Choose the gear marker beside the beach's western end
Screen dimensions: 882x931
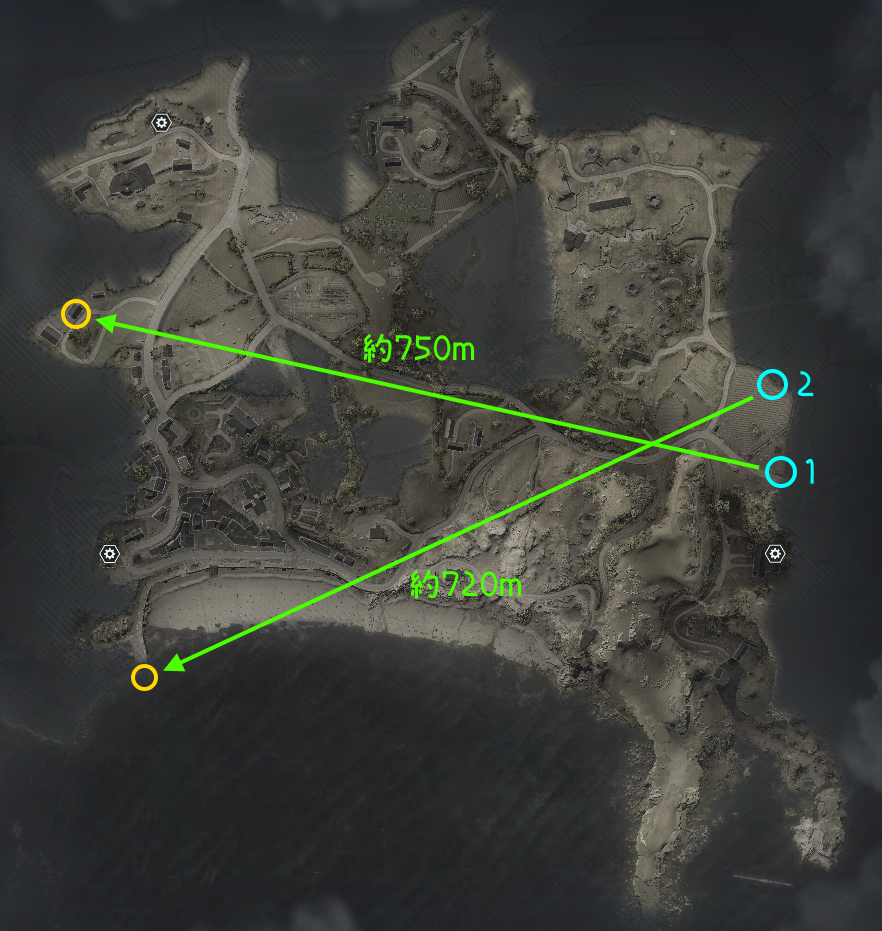(x=110, y=553)
